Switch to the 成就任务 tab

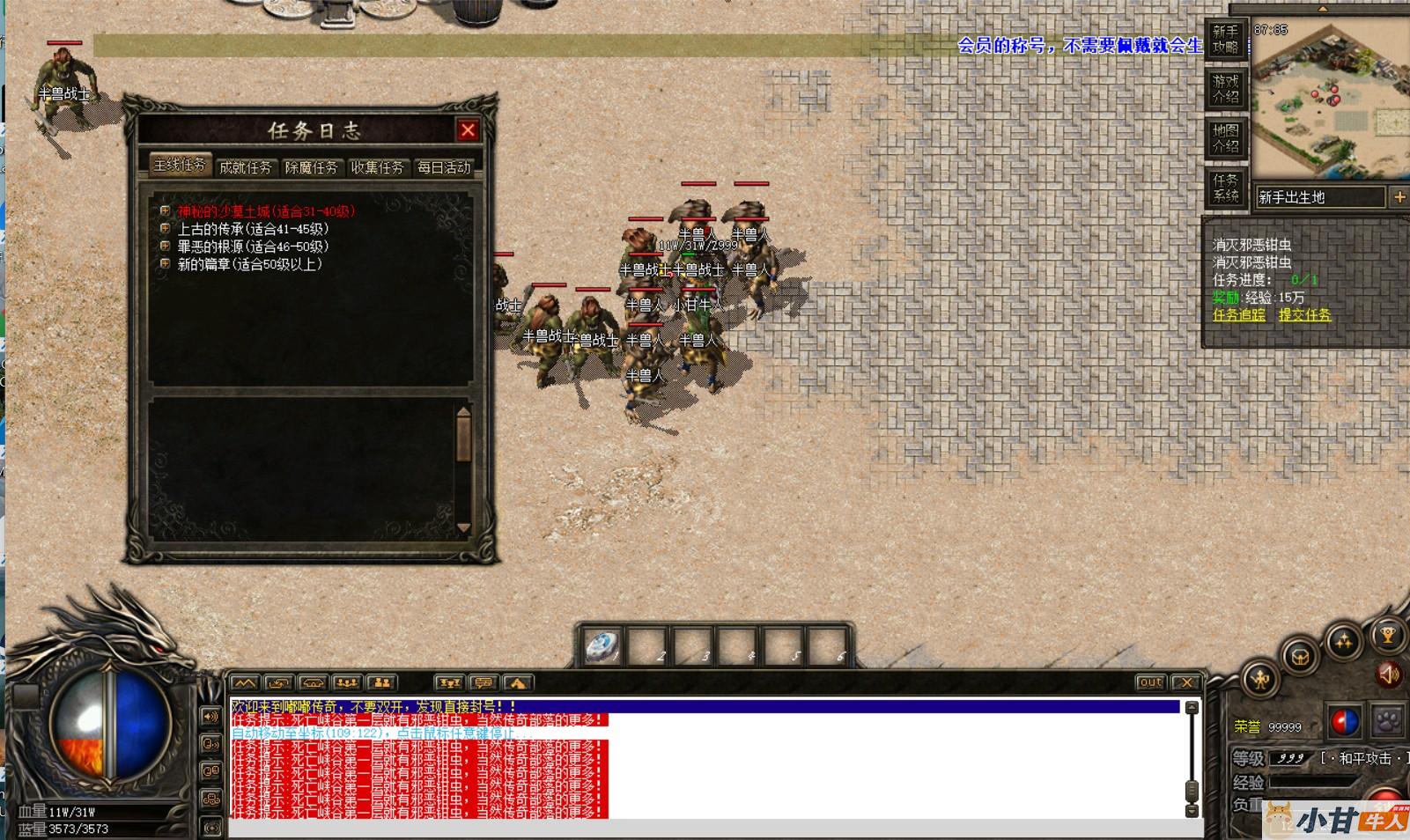click(x=245, y=167)
